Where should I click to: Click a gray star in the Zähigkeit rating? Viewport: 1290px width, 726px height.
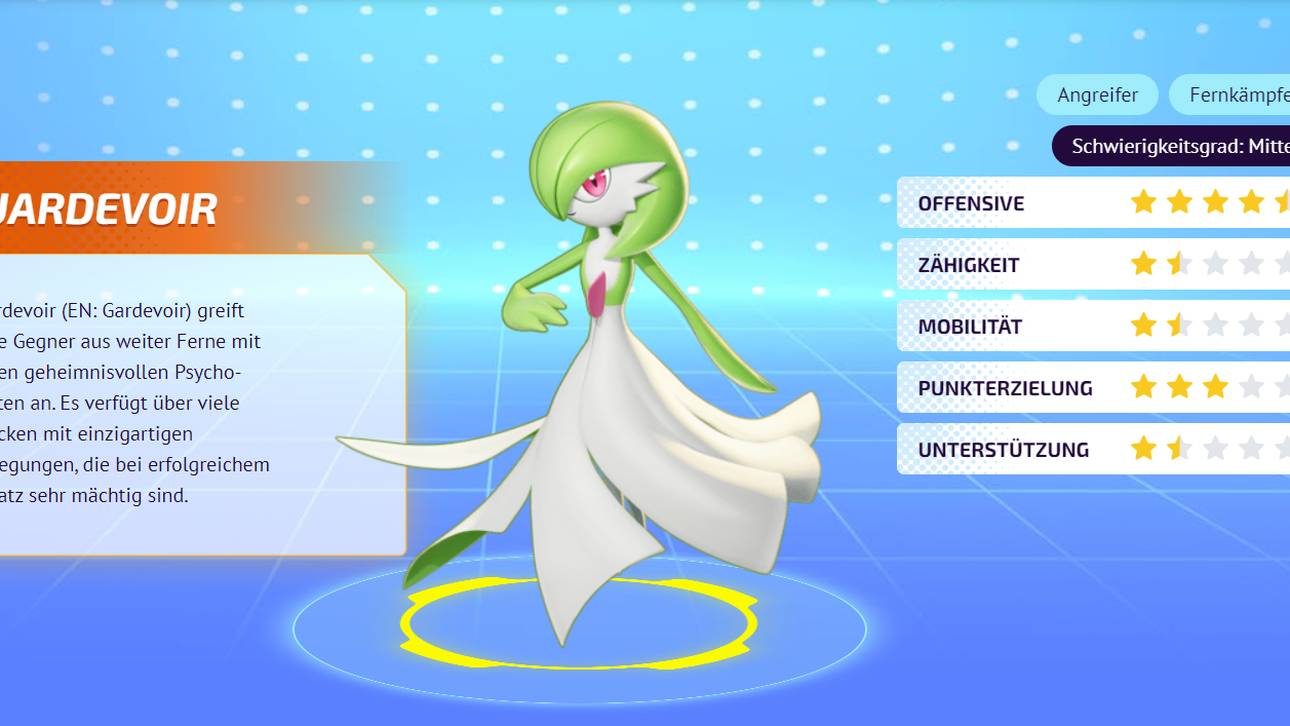point(1216,263)
